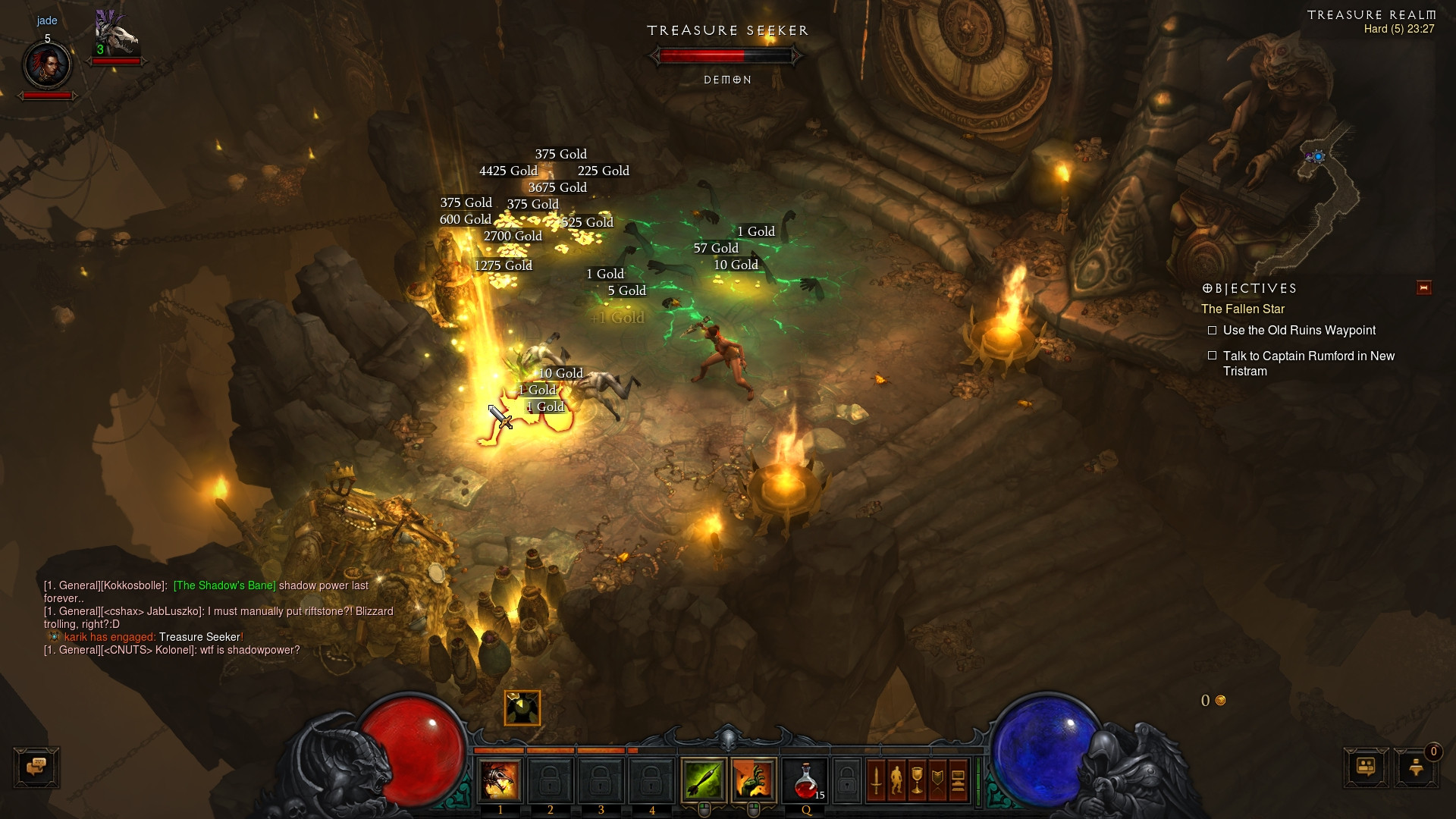Collapse the Objectives tracker panel
Image resolution: width=1456 pixels, height=819 pixels.
coord(1423,287)
